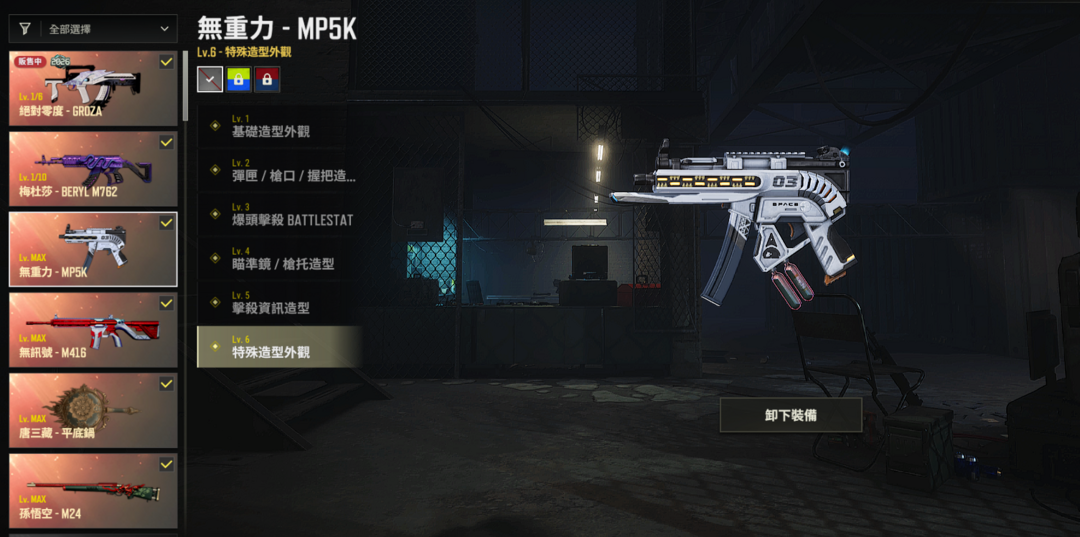Toggle the checkbox on the GROZA card
Screen dimensions: 1080x537
[166, 62]
